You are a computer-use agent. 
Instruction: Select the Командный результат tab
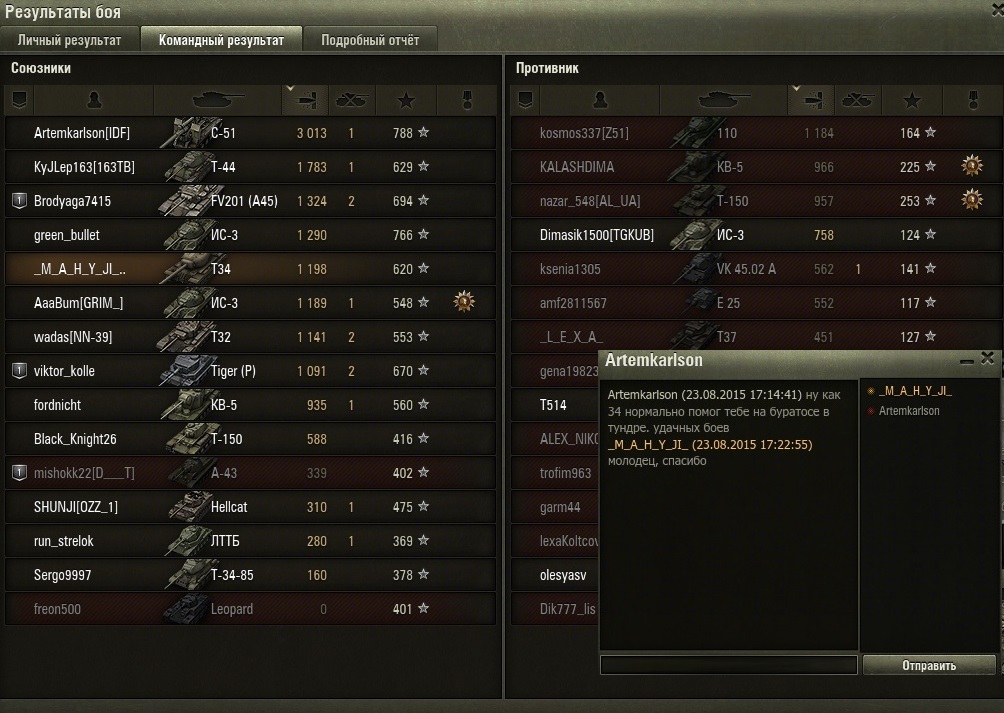coord(221,41)
